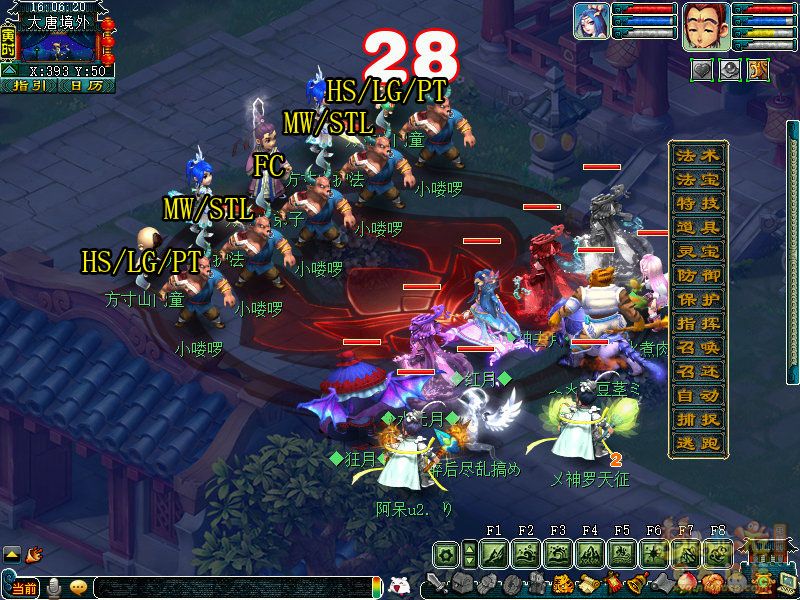Click the brown-haired player character portrait
800x600 pixels.
(703, 24)
